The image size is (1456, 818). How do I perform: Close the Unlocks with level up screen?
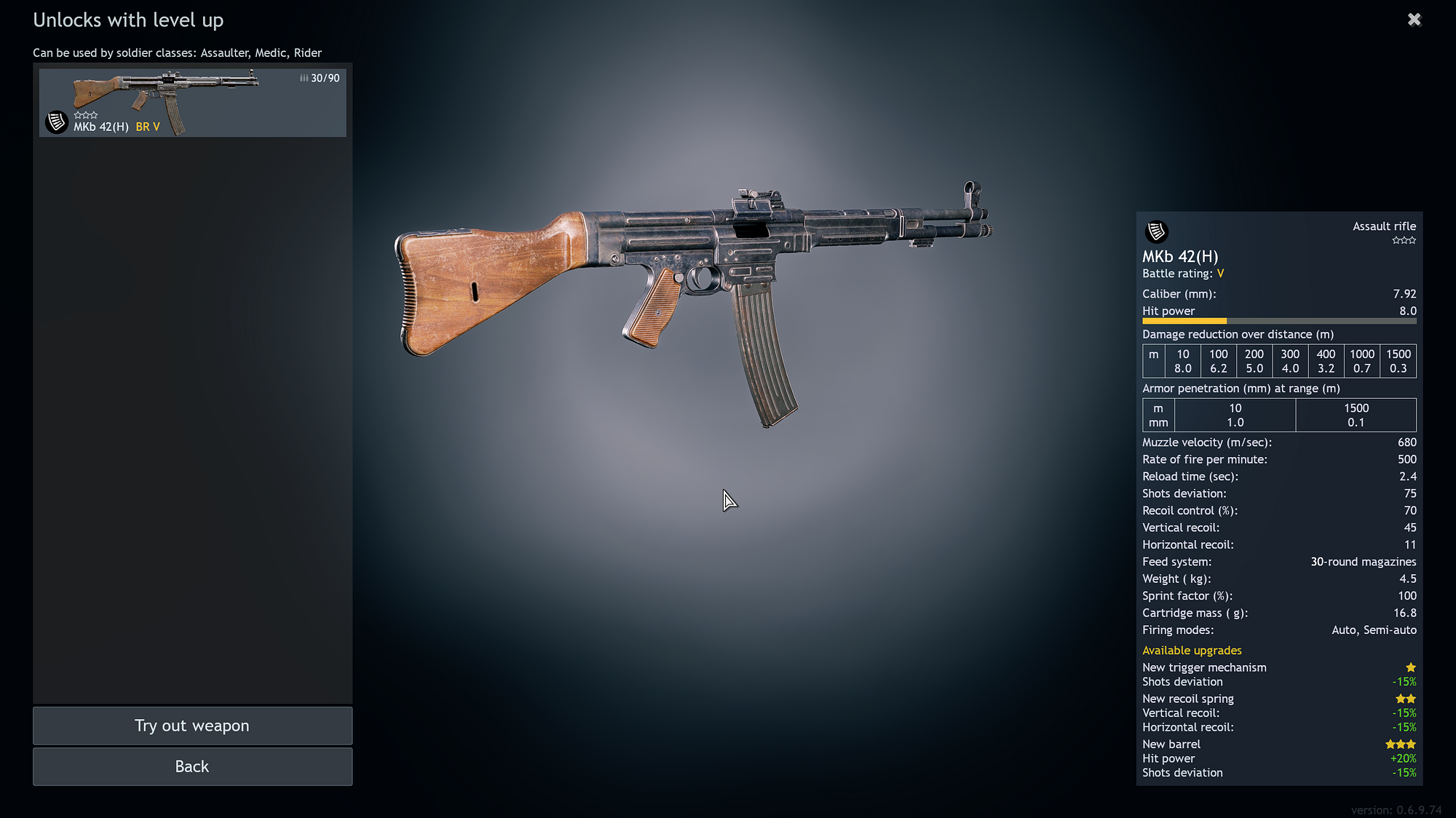[1414, 20]
